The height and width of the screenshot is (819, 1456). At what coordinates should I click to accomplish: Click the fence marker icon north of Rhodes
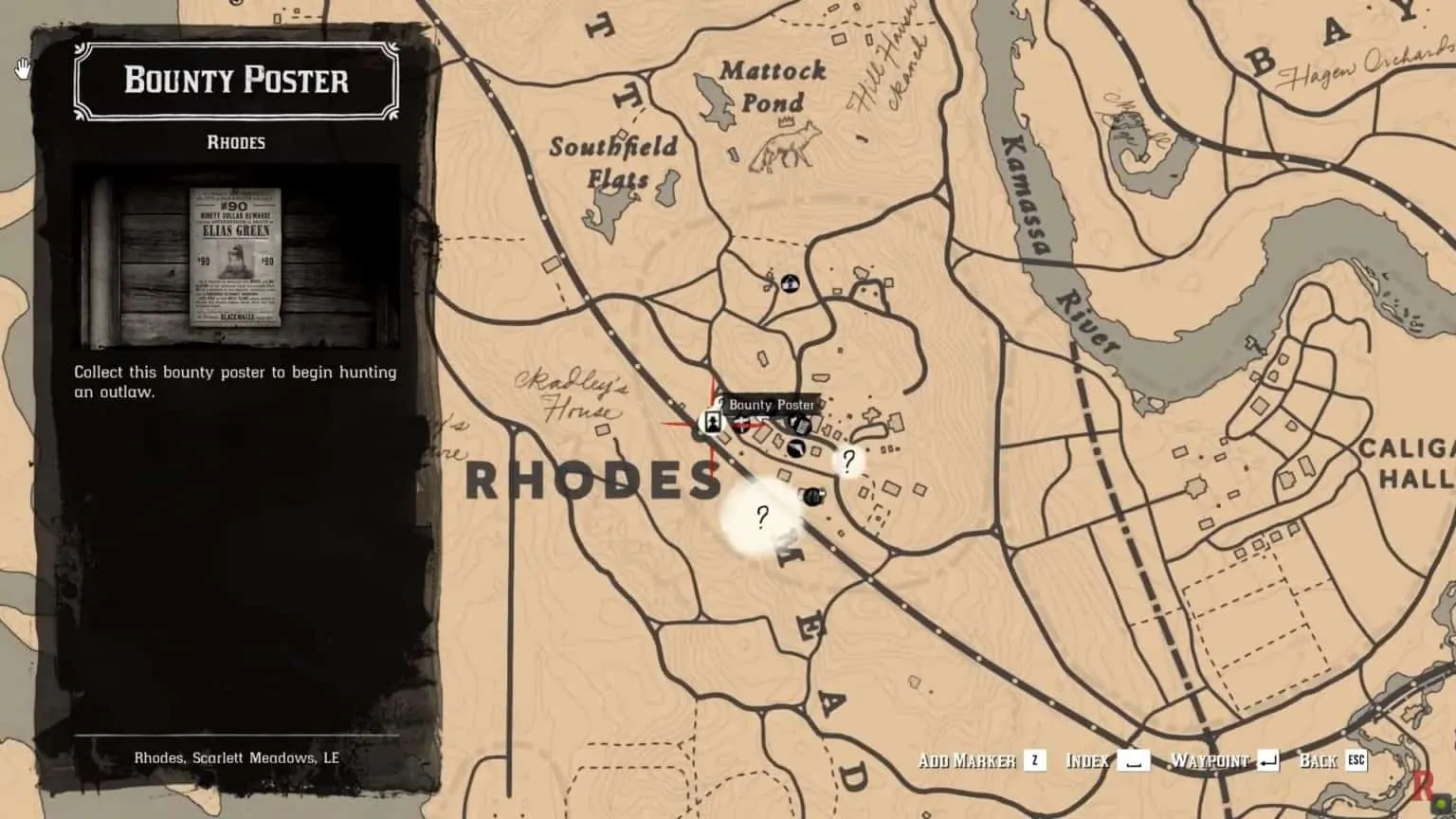coord(790,283)
